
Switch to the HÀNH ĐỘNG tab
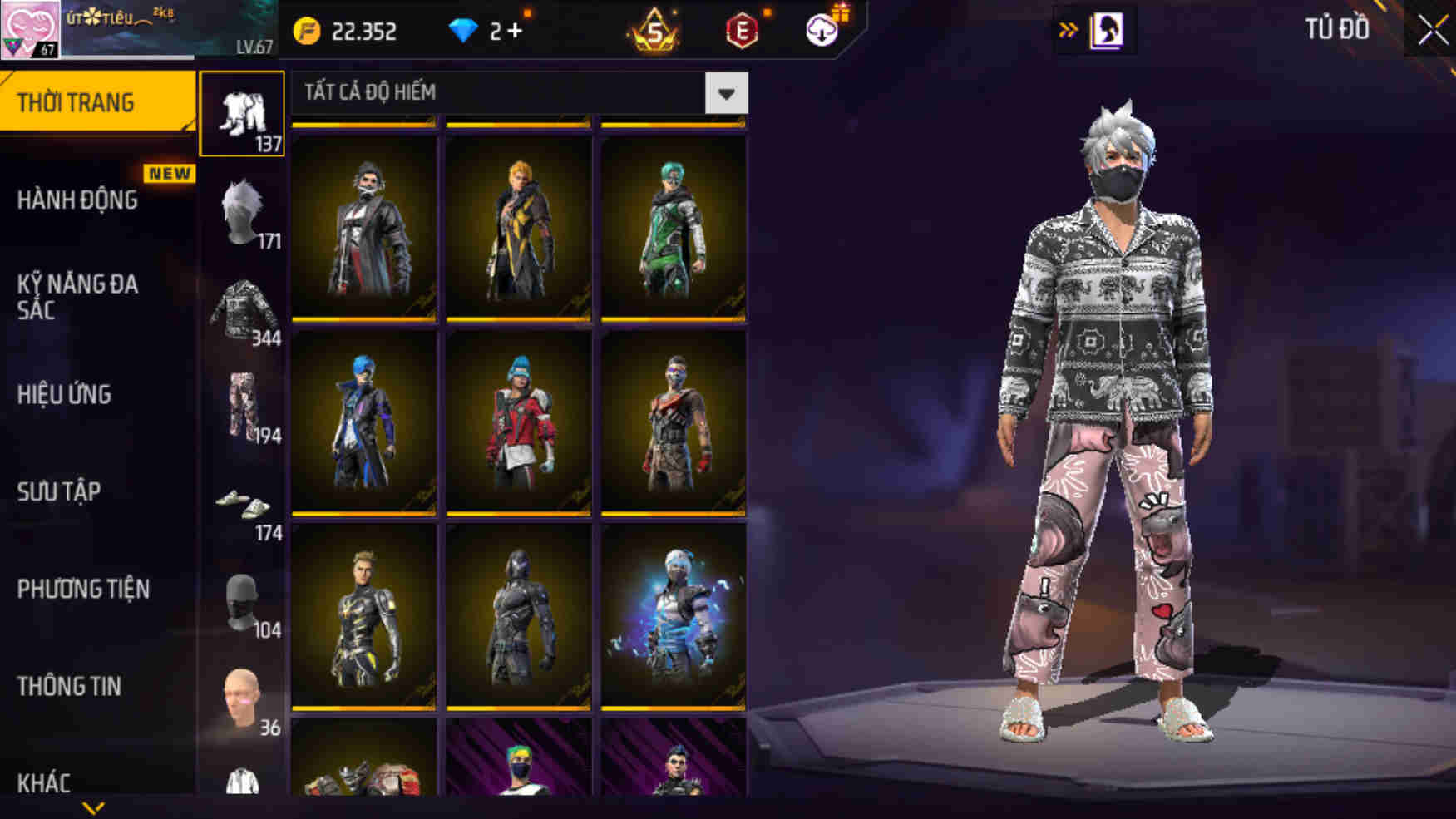tap(79, 200)
